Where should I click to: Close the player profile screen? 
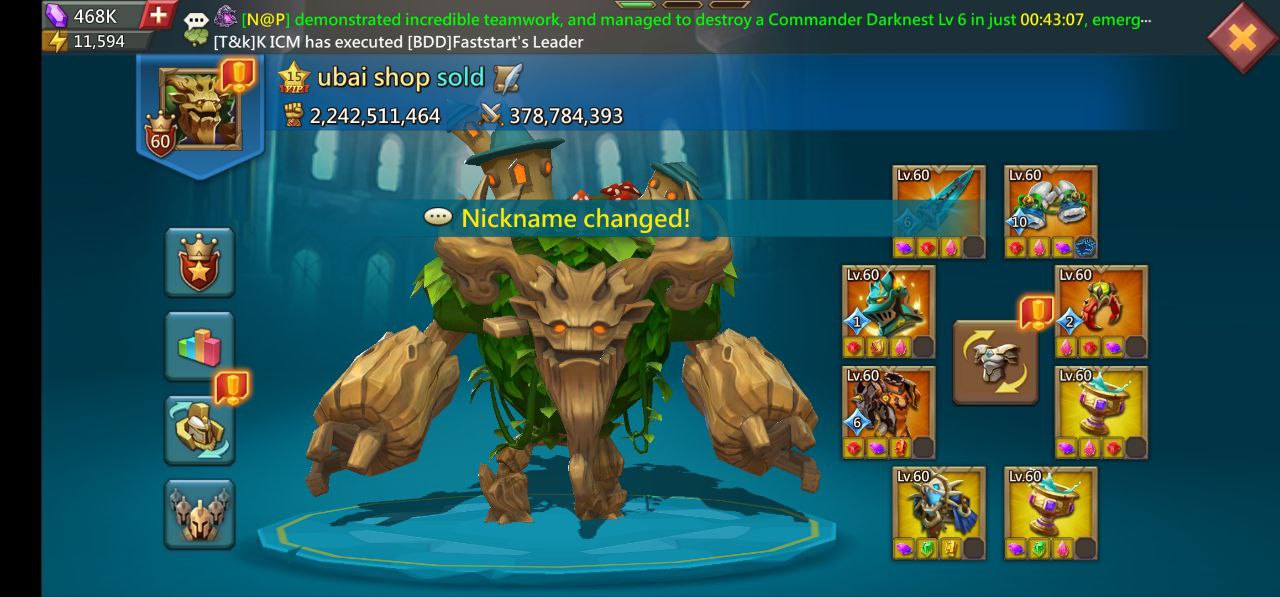point(1241,38)
